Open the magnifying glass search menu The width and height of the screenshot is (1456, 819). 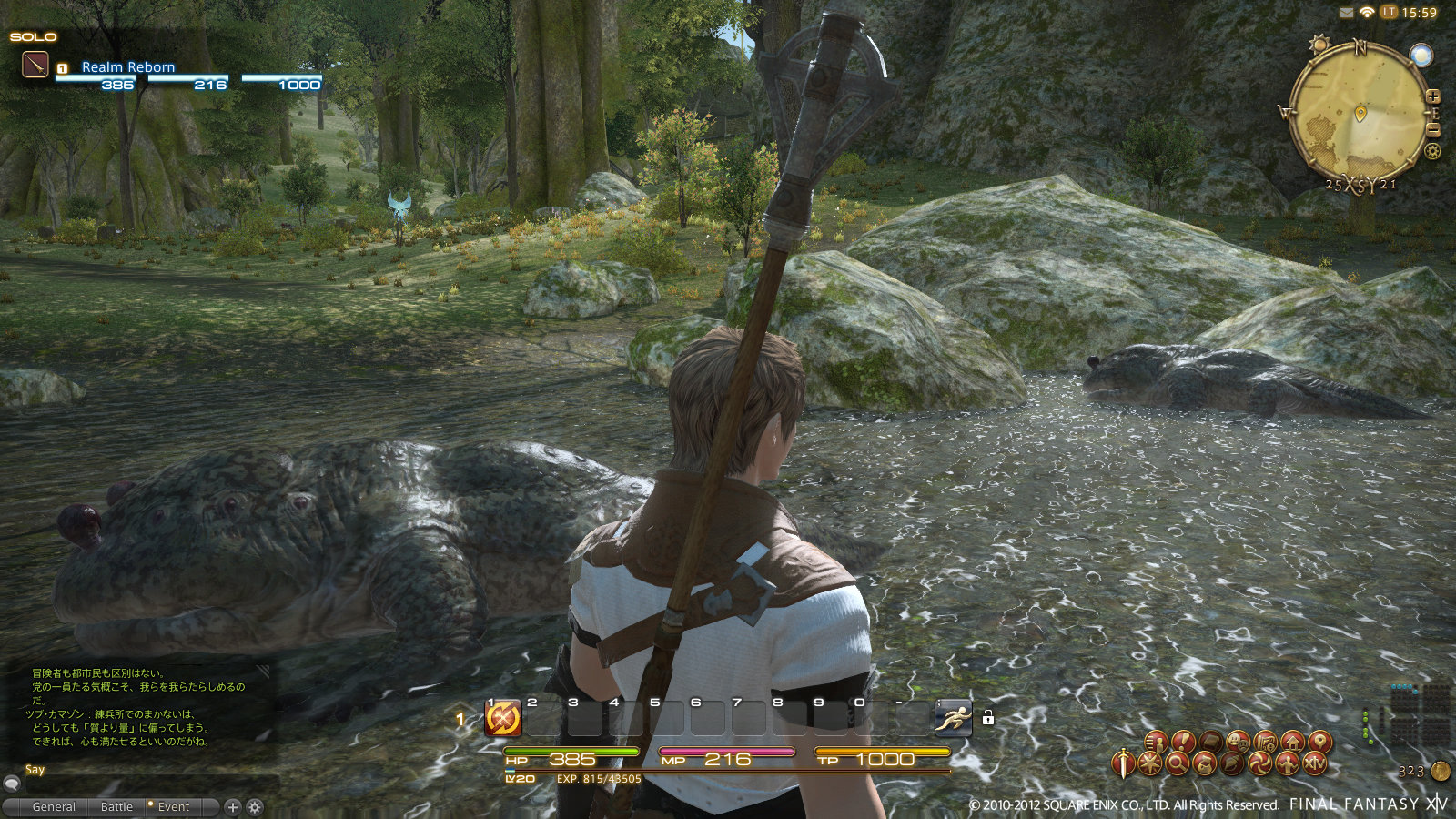pos(1177,763)
